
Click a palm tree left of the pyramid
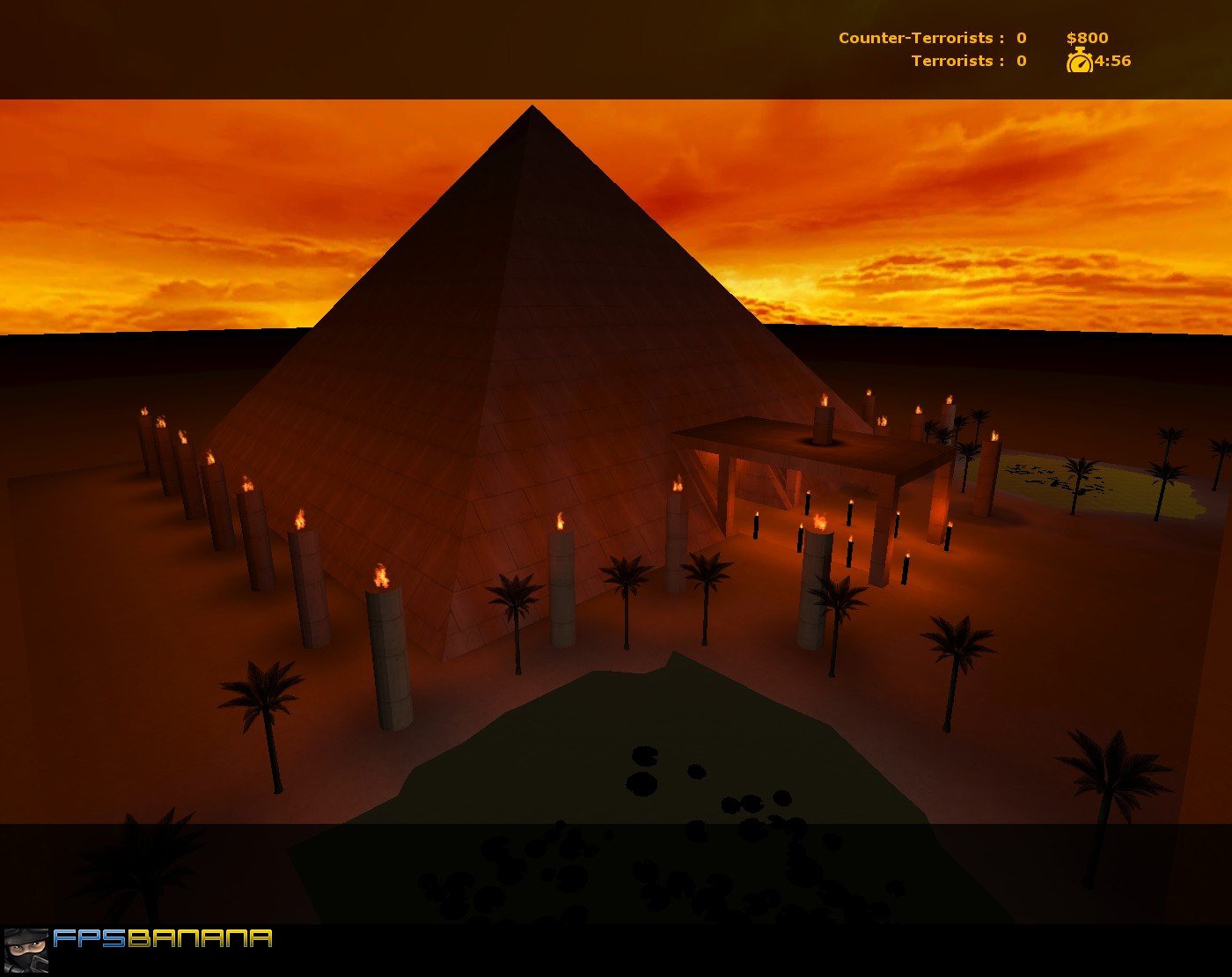coord(264,695)
